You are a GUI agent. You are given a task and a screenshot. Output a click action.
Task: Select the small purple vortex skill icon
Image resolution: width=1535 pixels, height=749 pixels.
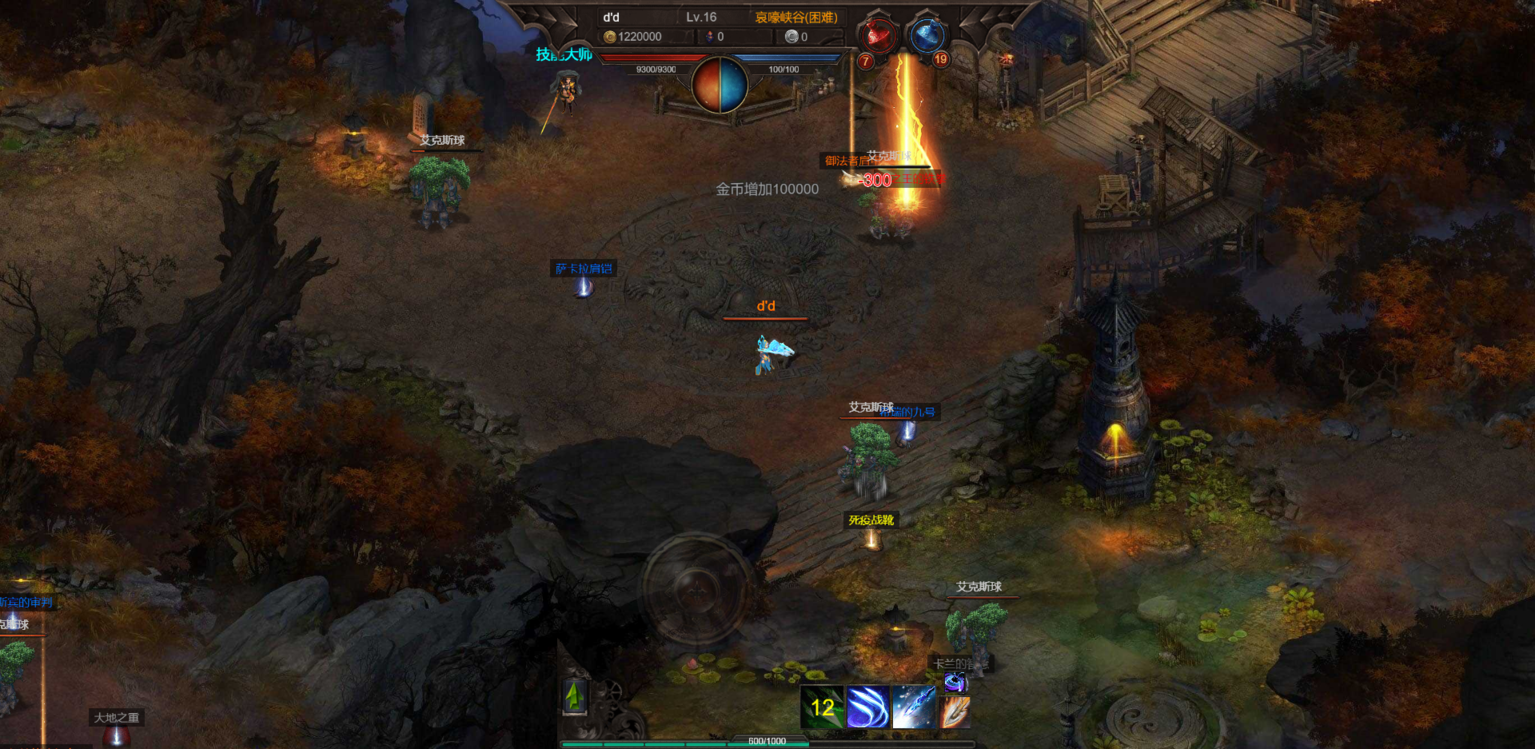pos(955,682)
